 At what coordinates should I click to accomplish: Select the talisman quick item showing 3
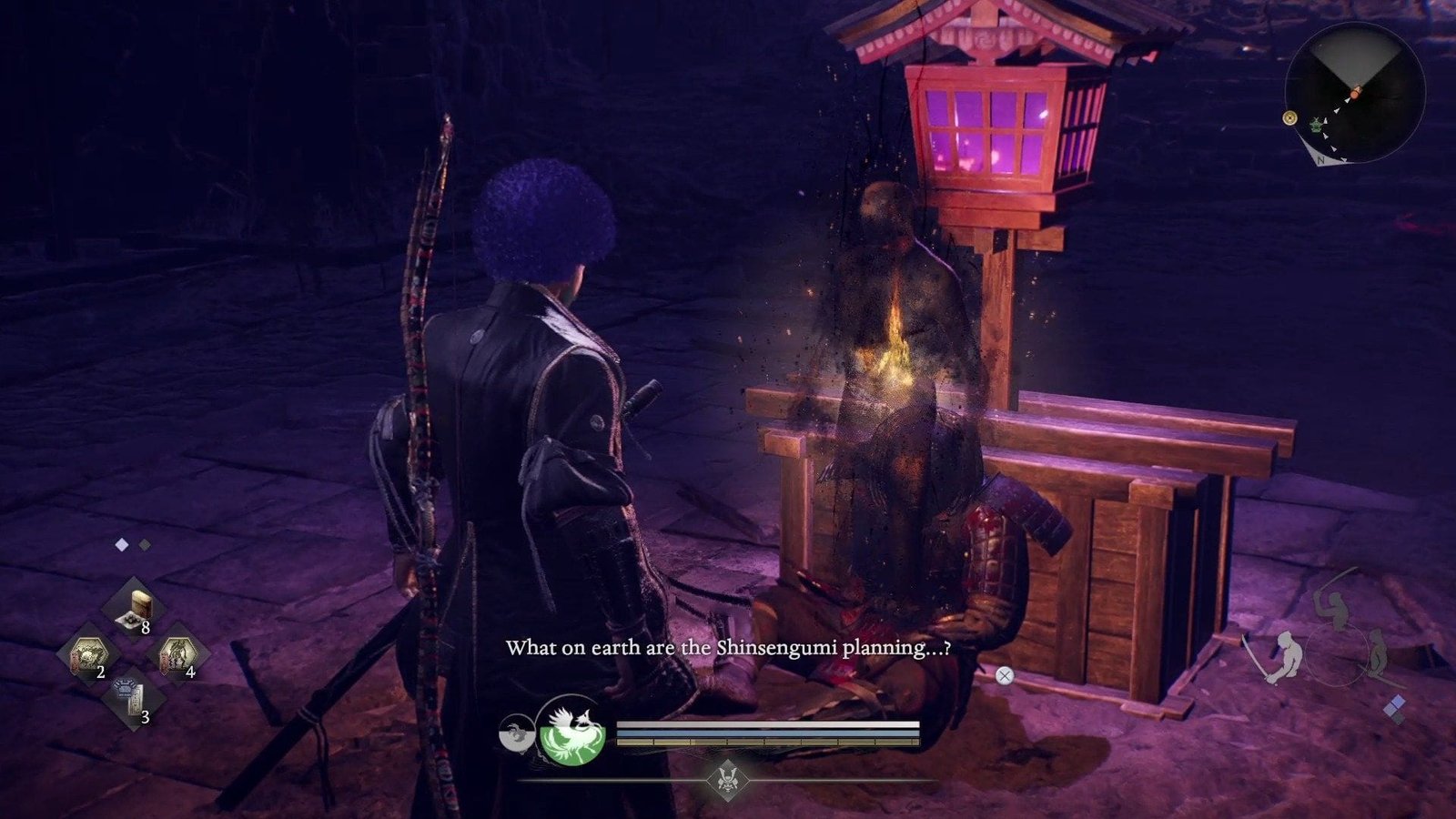click(130, 695)
